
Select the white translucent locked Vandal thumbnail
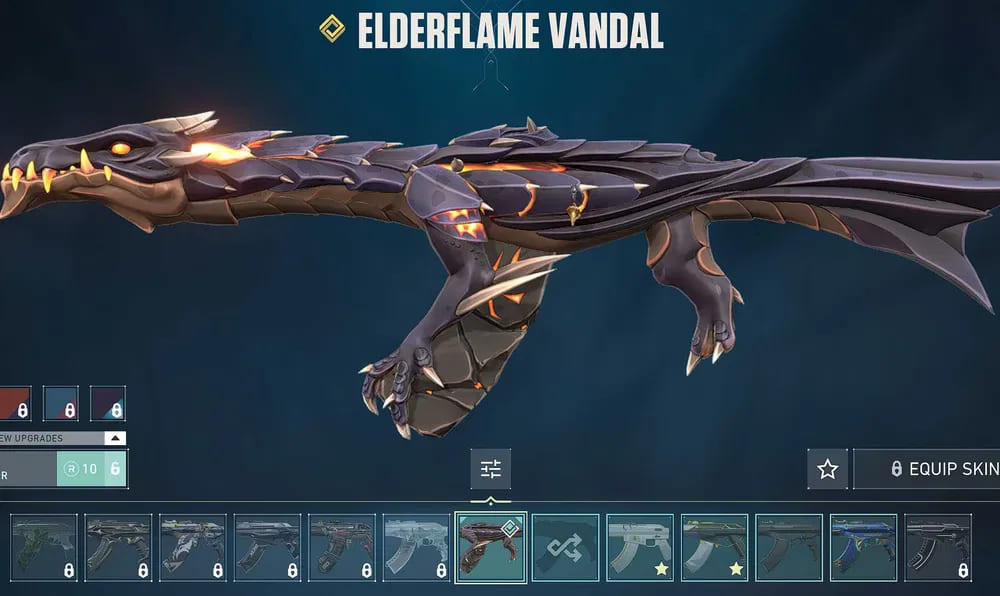(x=416, y=548)
